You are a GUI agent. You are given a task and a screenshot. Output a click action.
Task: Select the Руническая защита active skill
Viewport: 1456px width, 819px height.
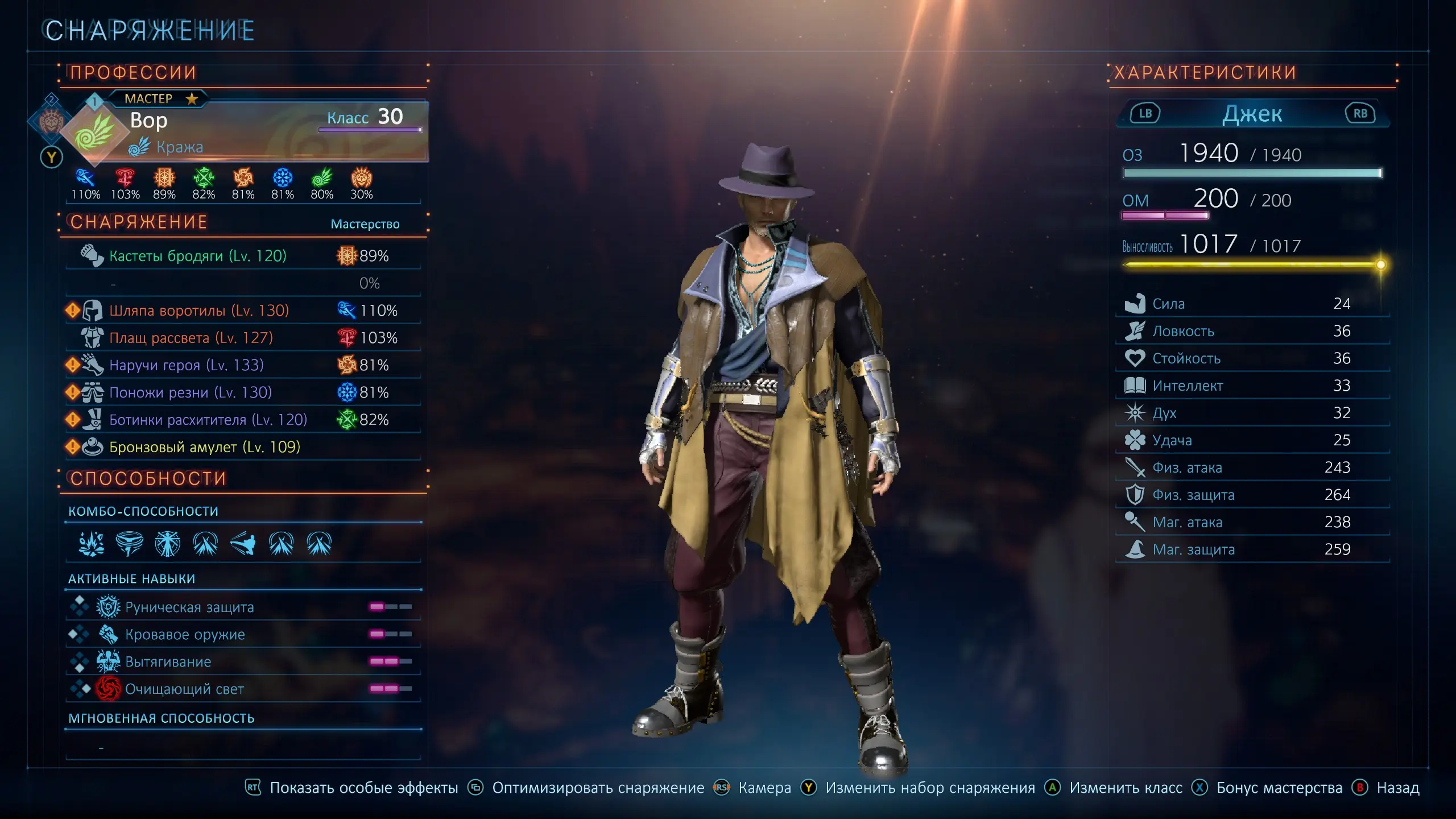coord(189,607)
